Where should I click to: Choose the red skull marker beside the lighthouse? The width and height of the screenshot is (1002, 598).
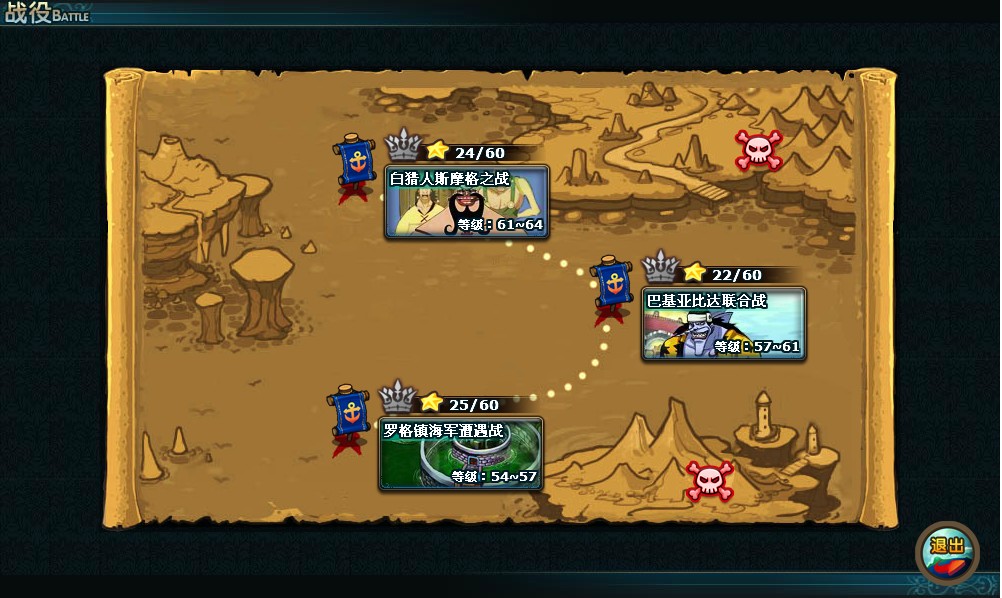[x=709, y=480]
